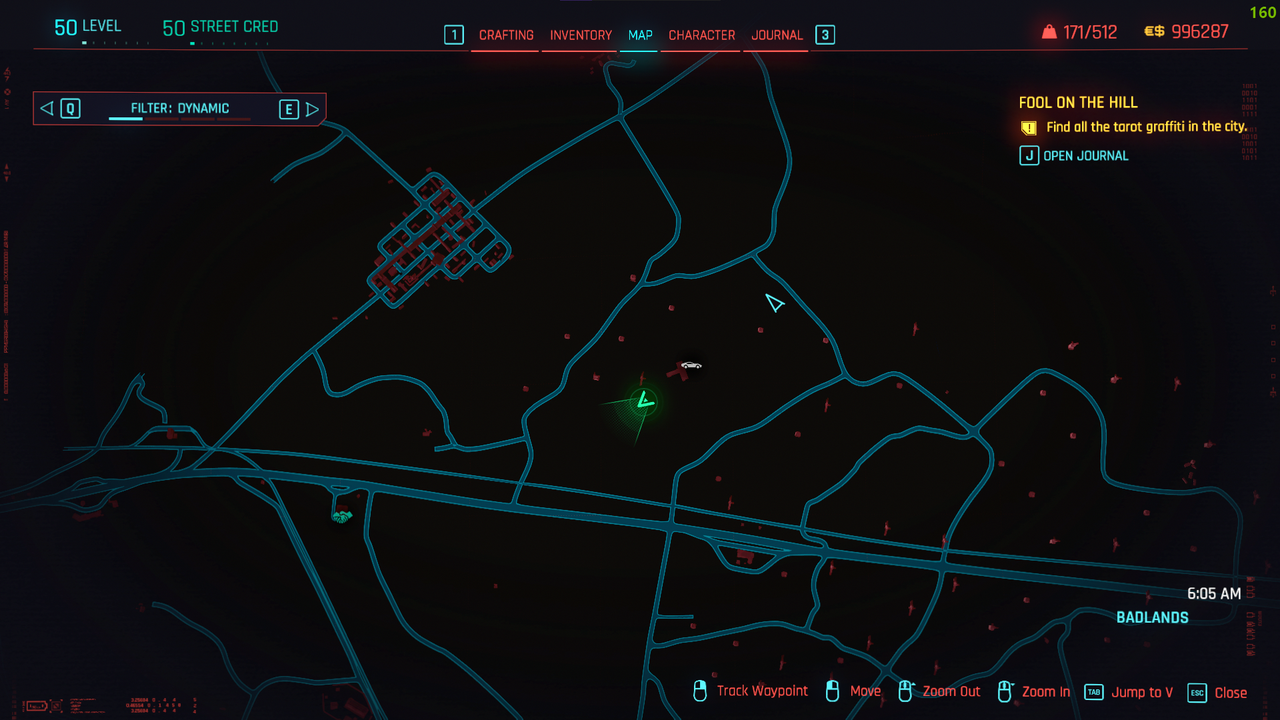Select the cyan handshake marker on map
This screenshot has height=720, width=1280.
click(x=342, y=516)
